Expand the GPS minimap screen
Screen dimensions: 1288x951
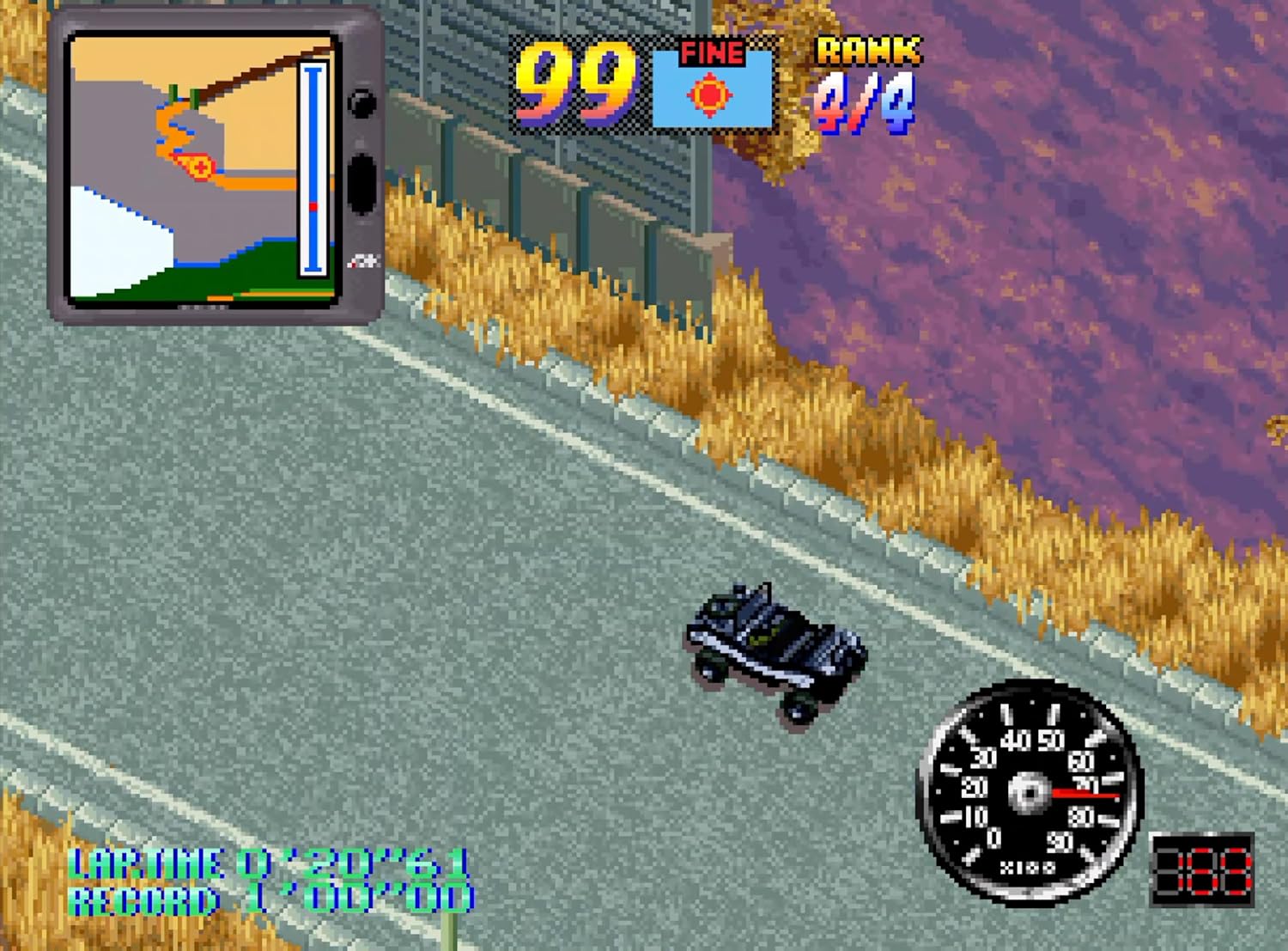tap(202, 168)
